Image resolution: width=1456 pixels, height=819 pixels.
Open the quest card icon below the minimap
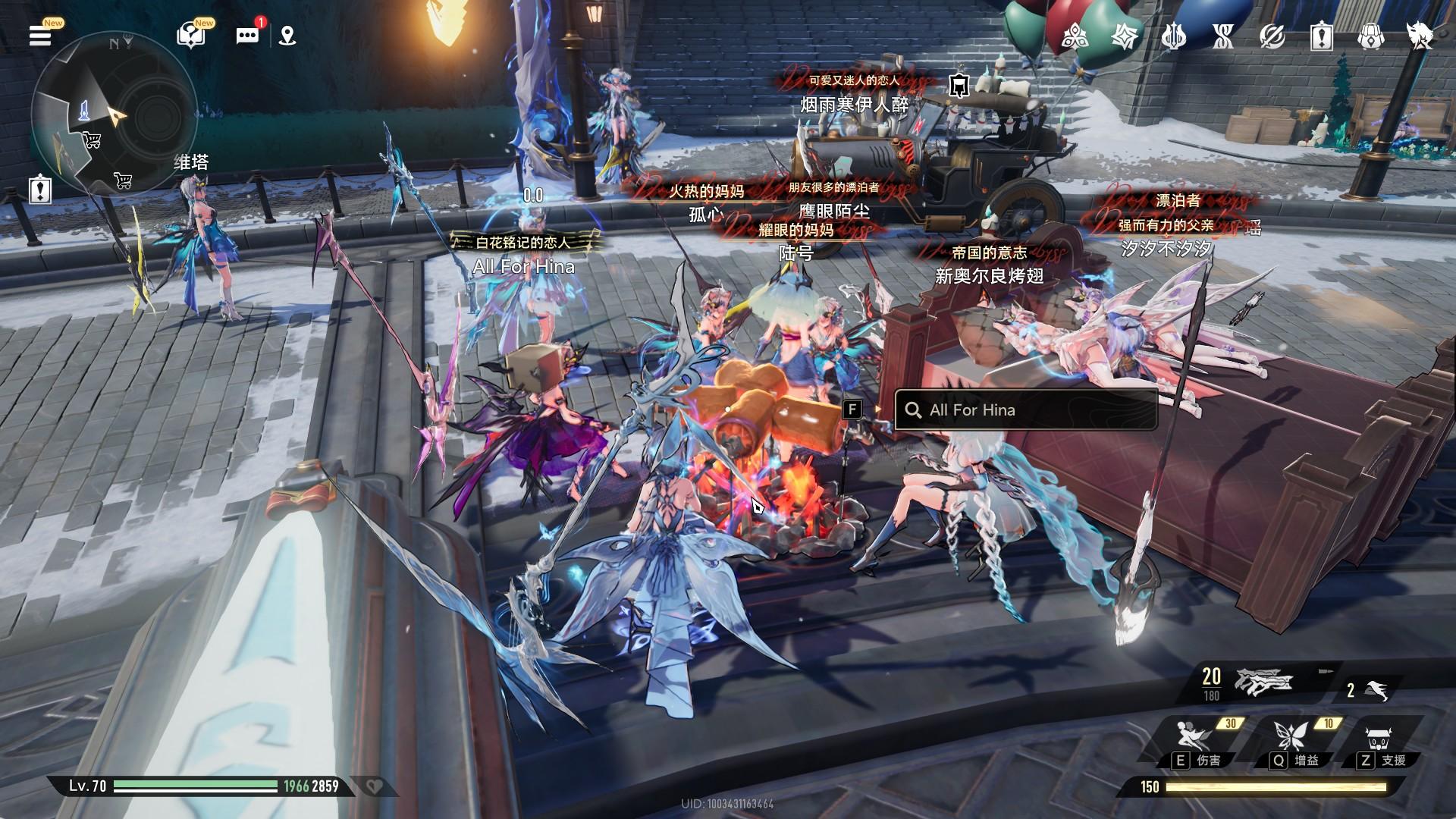point(39,189)
